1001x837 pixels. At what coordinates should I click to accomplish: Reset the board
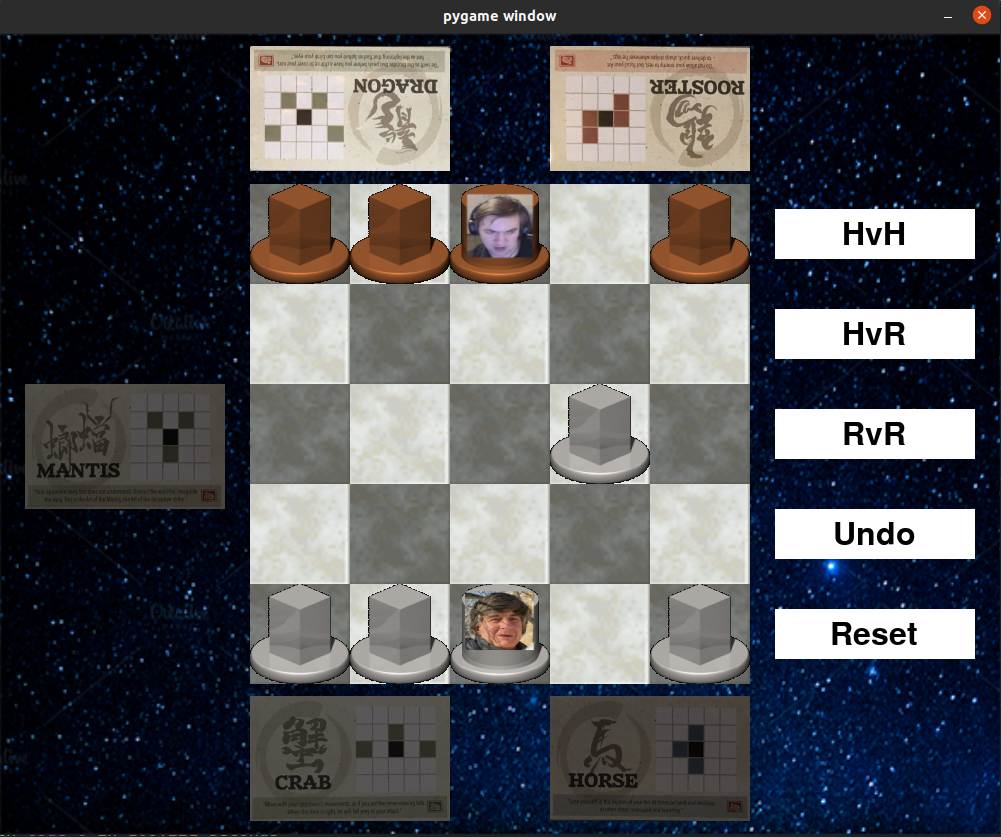point(874,634)
